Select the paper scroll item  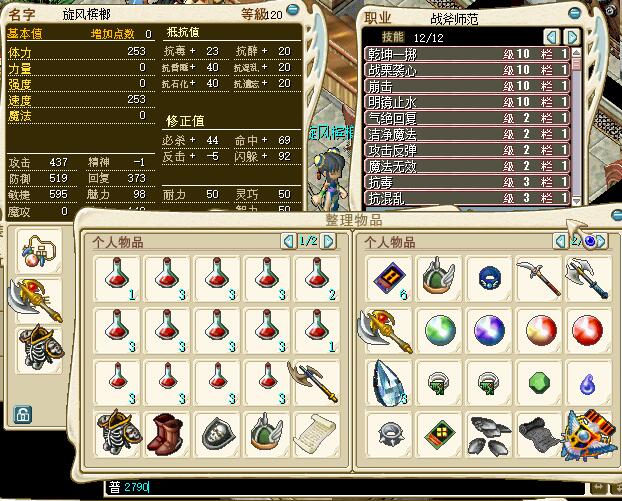point(313,433)
